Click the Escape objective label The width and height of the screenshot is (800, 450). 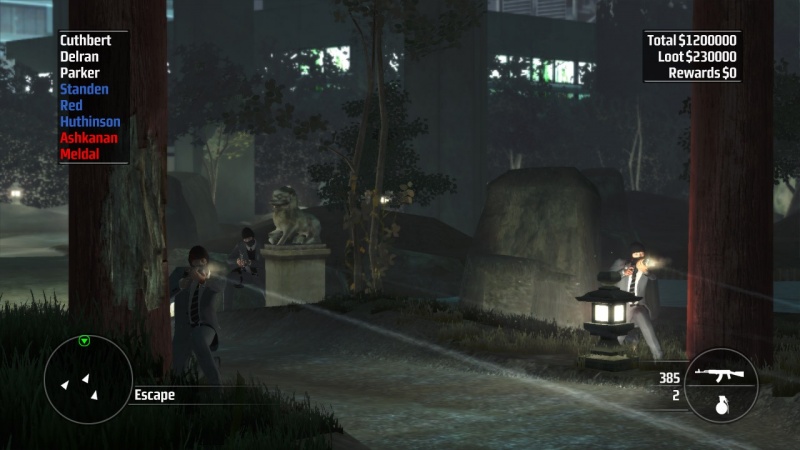[154, 395]
